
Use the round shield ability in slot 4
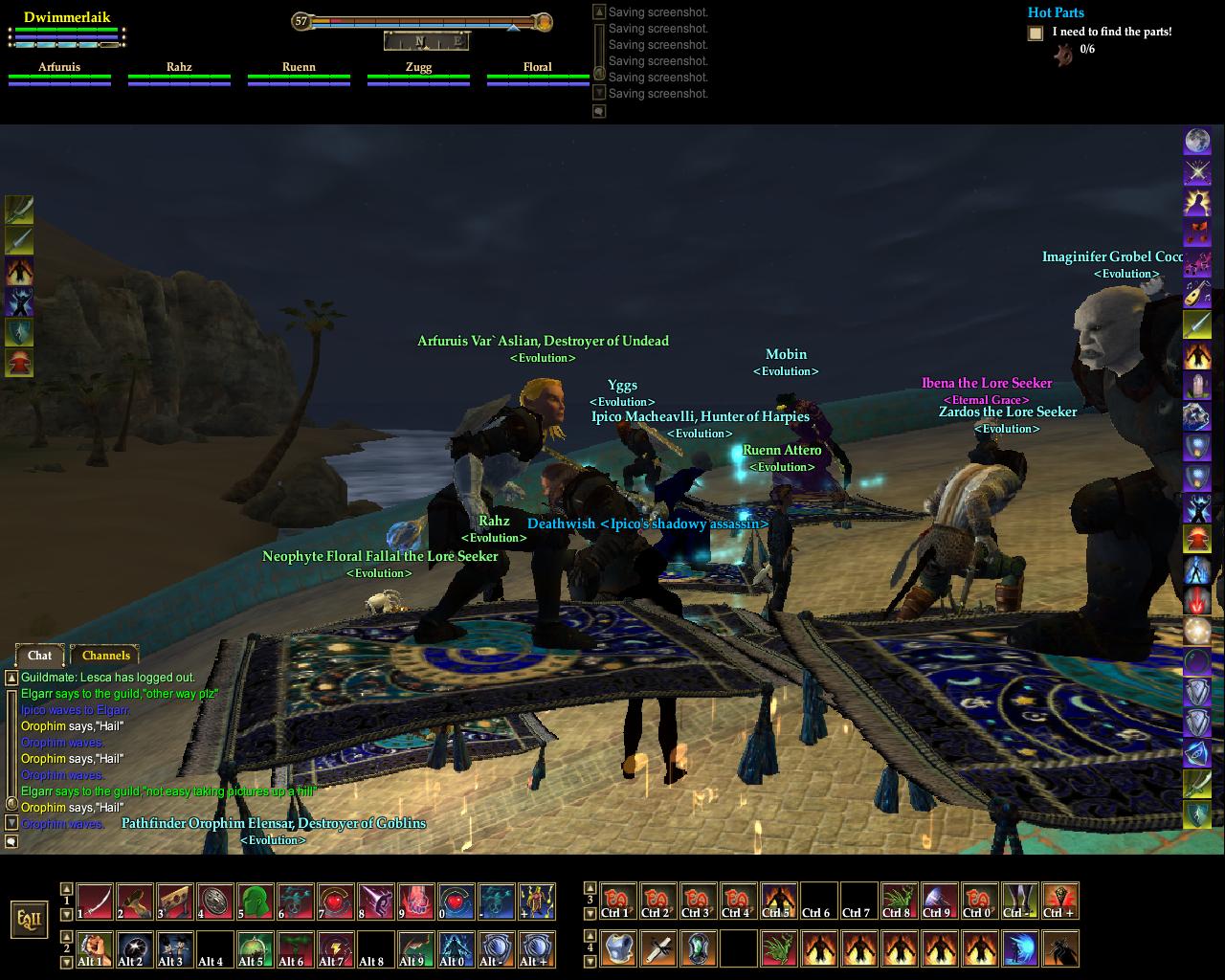click(215, 902)
